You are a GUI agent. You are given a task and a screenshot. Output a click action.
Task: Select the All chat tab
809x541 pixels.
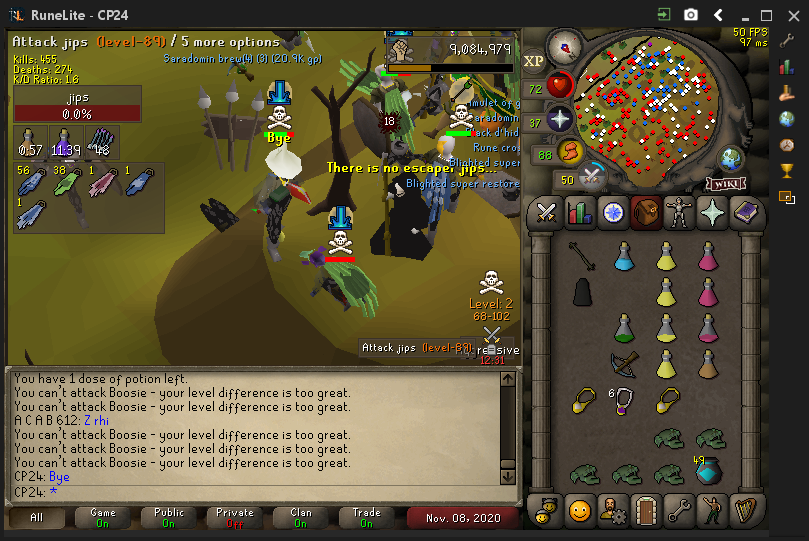[x=37, y=518]
